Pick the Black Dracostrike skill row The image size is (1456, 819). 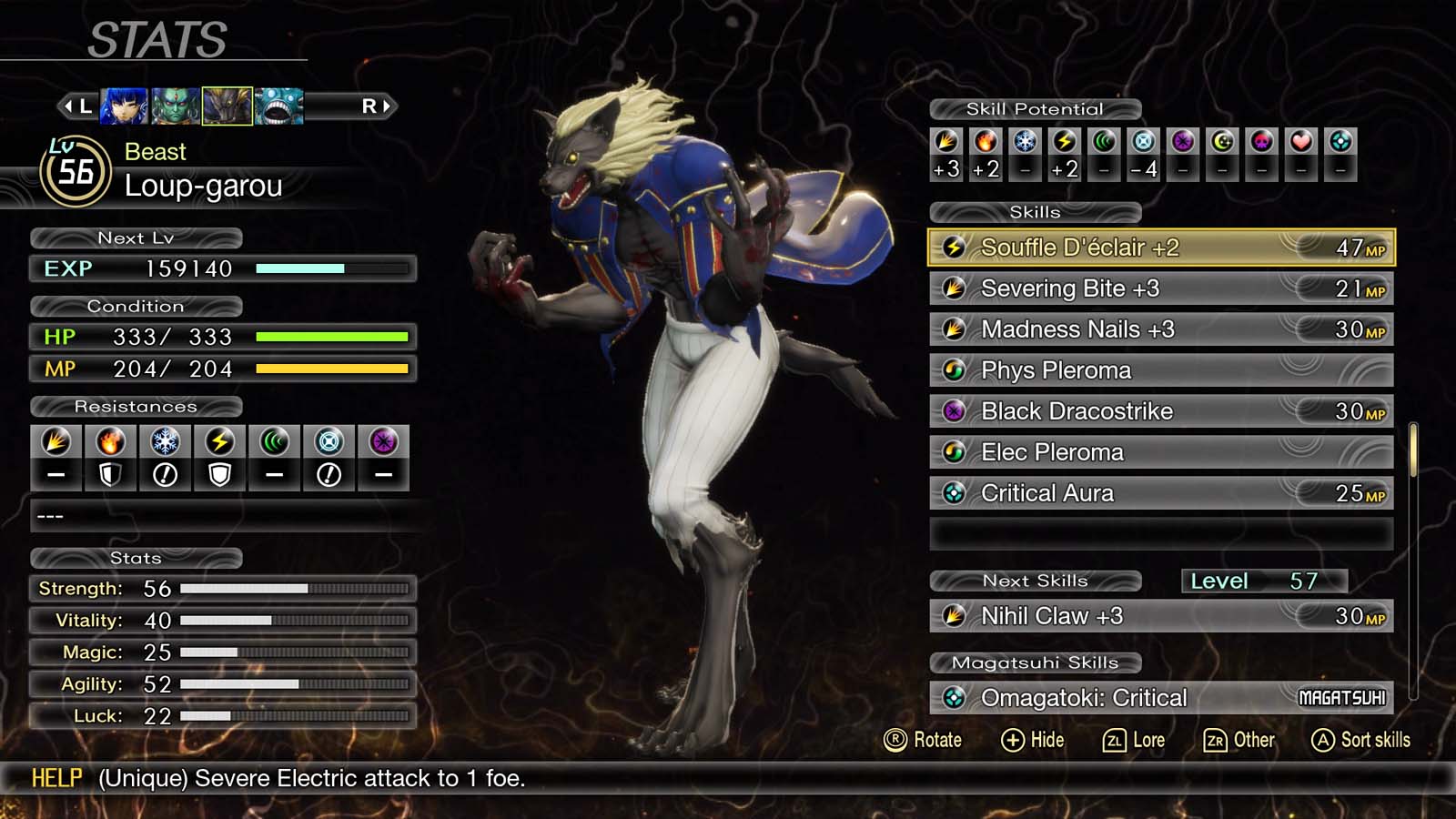pyautogui.click(x=1160, y=411)
